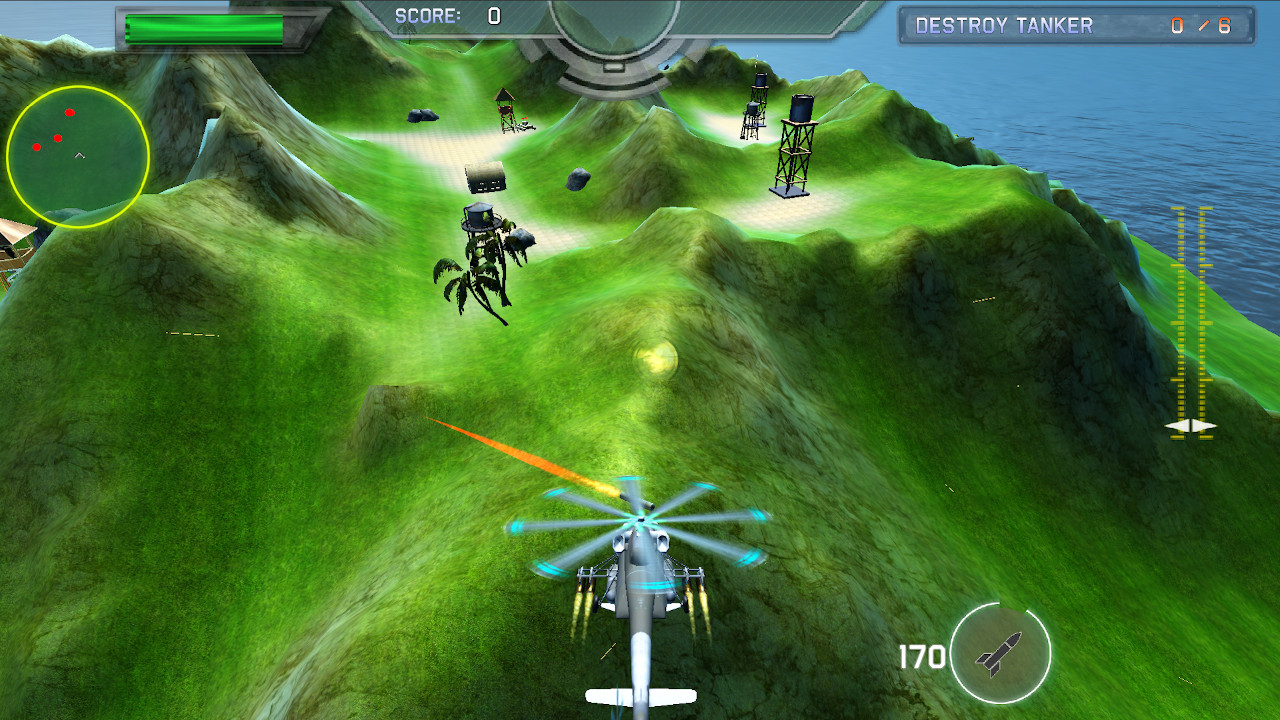Click a red enemy dot on the minimap
The width and height of the screenshot is (1280, 720).
pos(68,112)
